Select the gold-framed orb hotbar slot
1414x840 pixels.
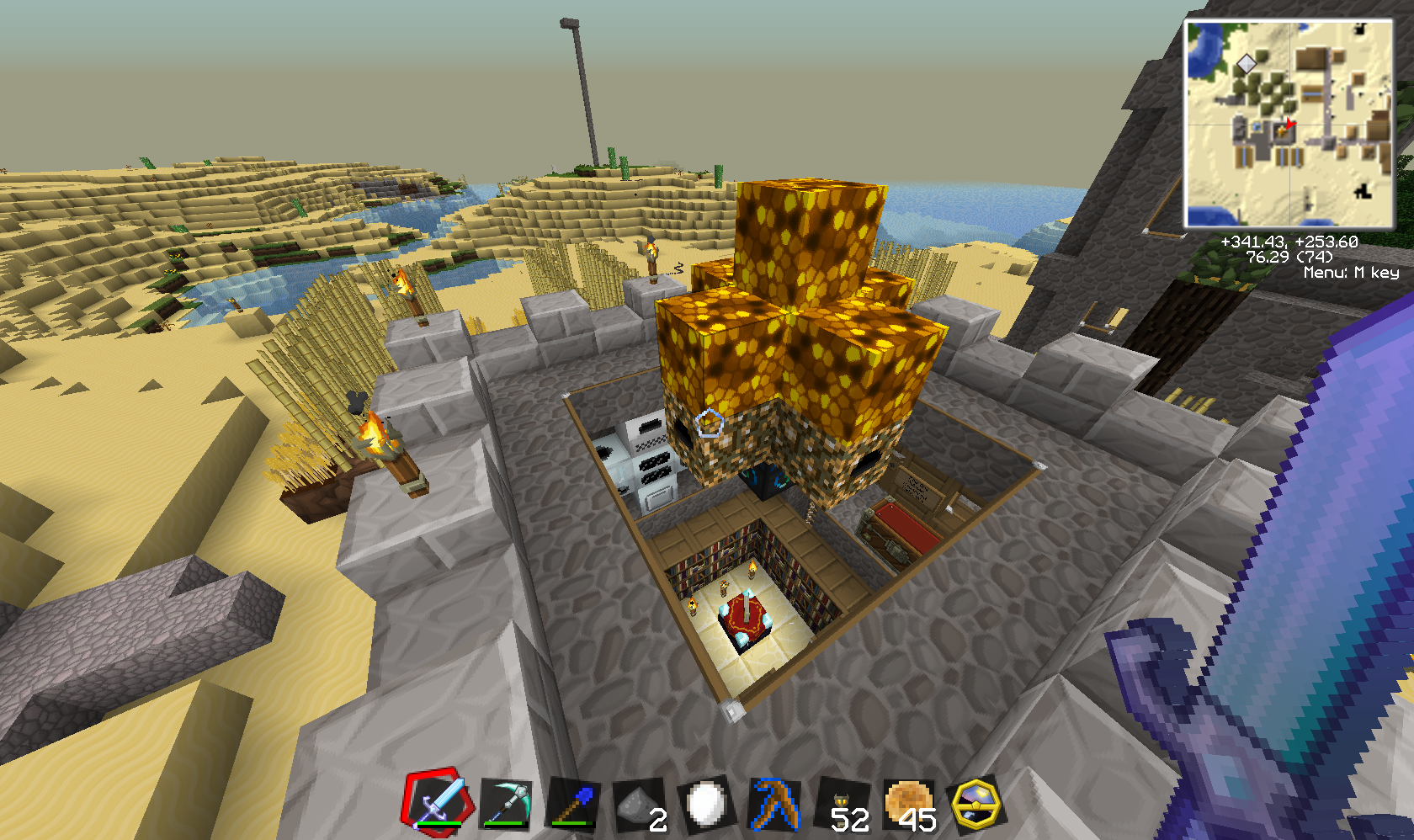click(x=976, y=804)
